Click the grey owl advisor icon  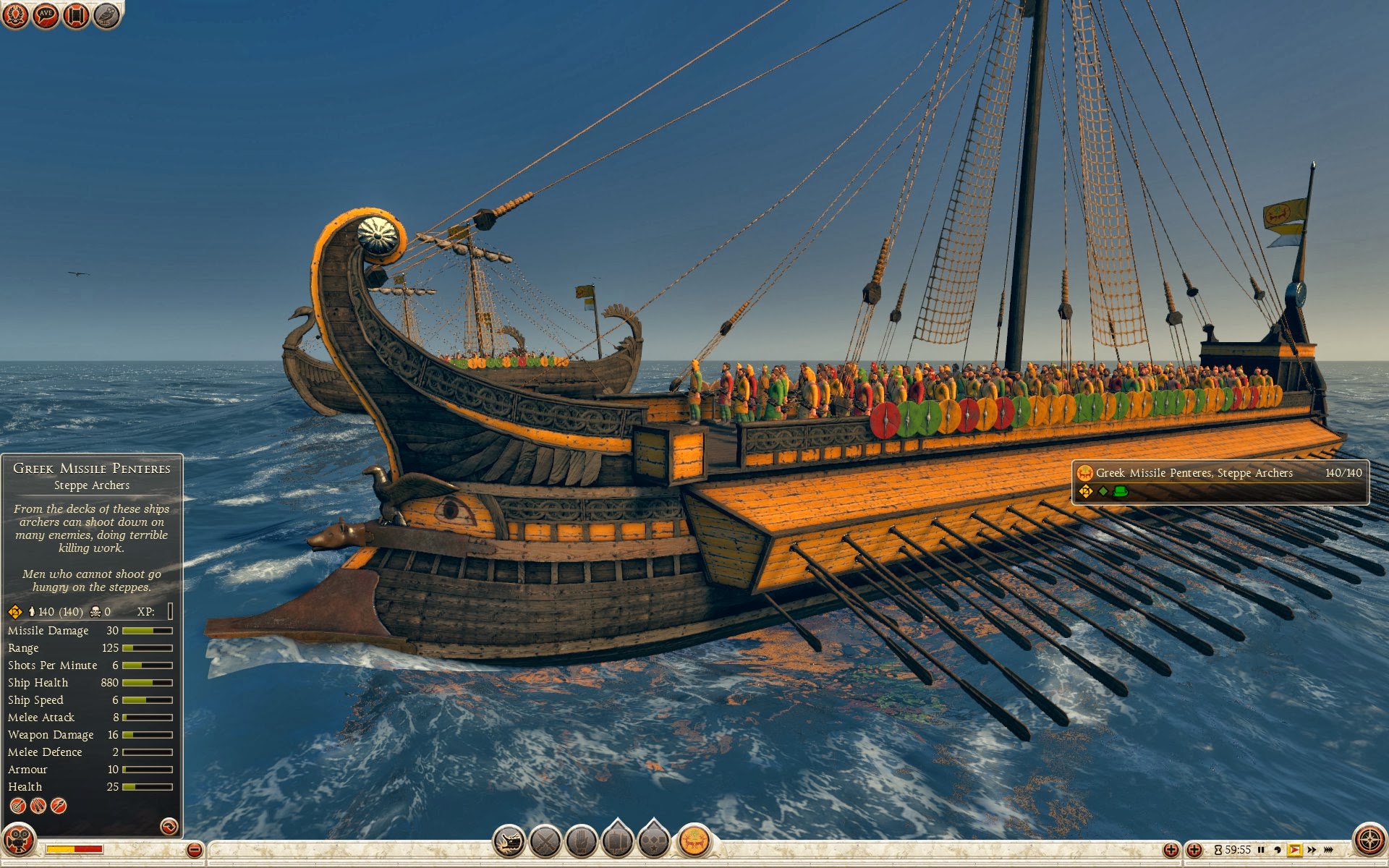coord(107,14)
